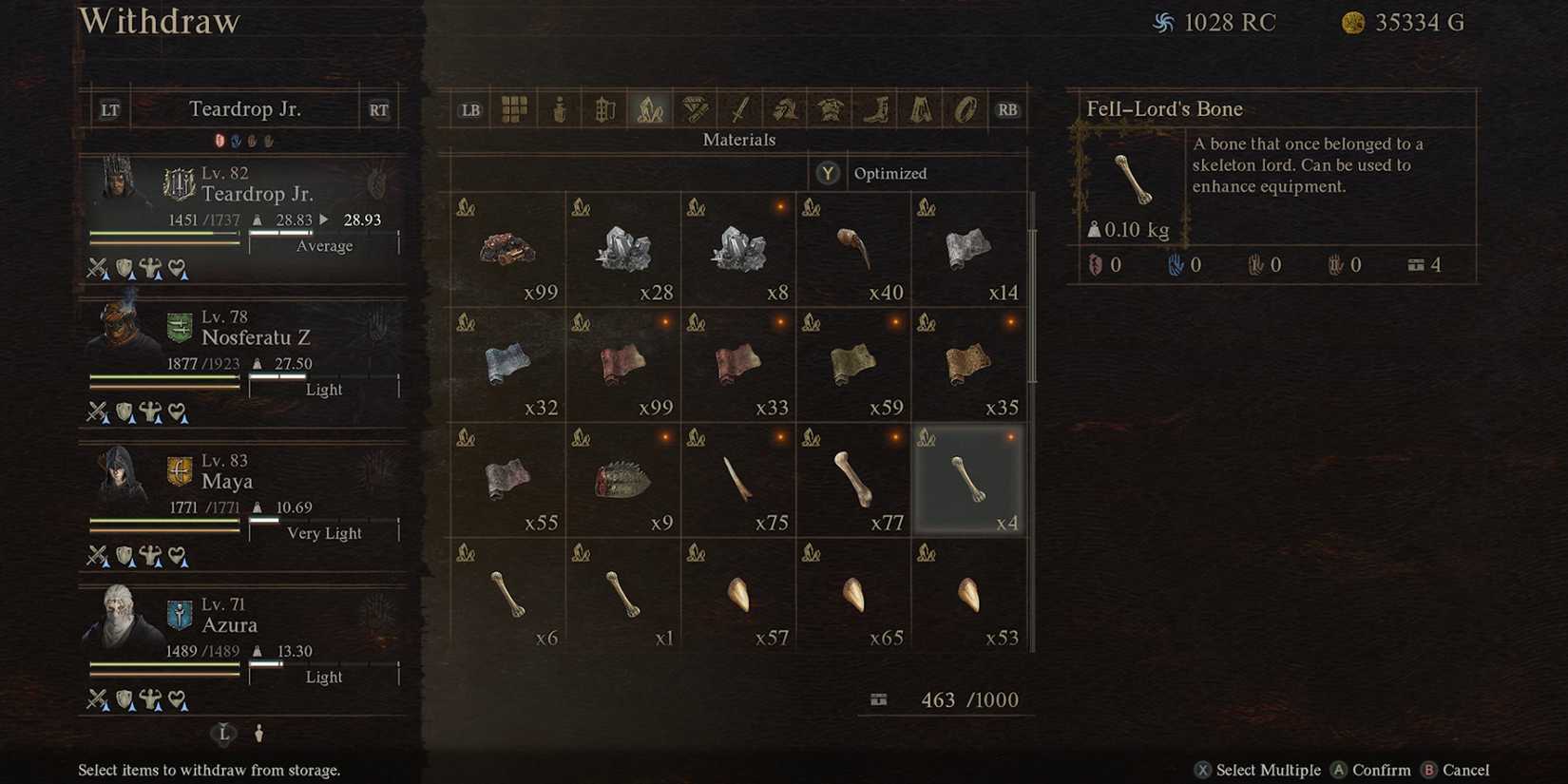Viewport: 1568px width, 784px height.
Task: Select the Materials crystal category icon
Action: [x=649, y=108]
